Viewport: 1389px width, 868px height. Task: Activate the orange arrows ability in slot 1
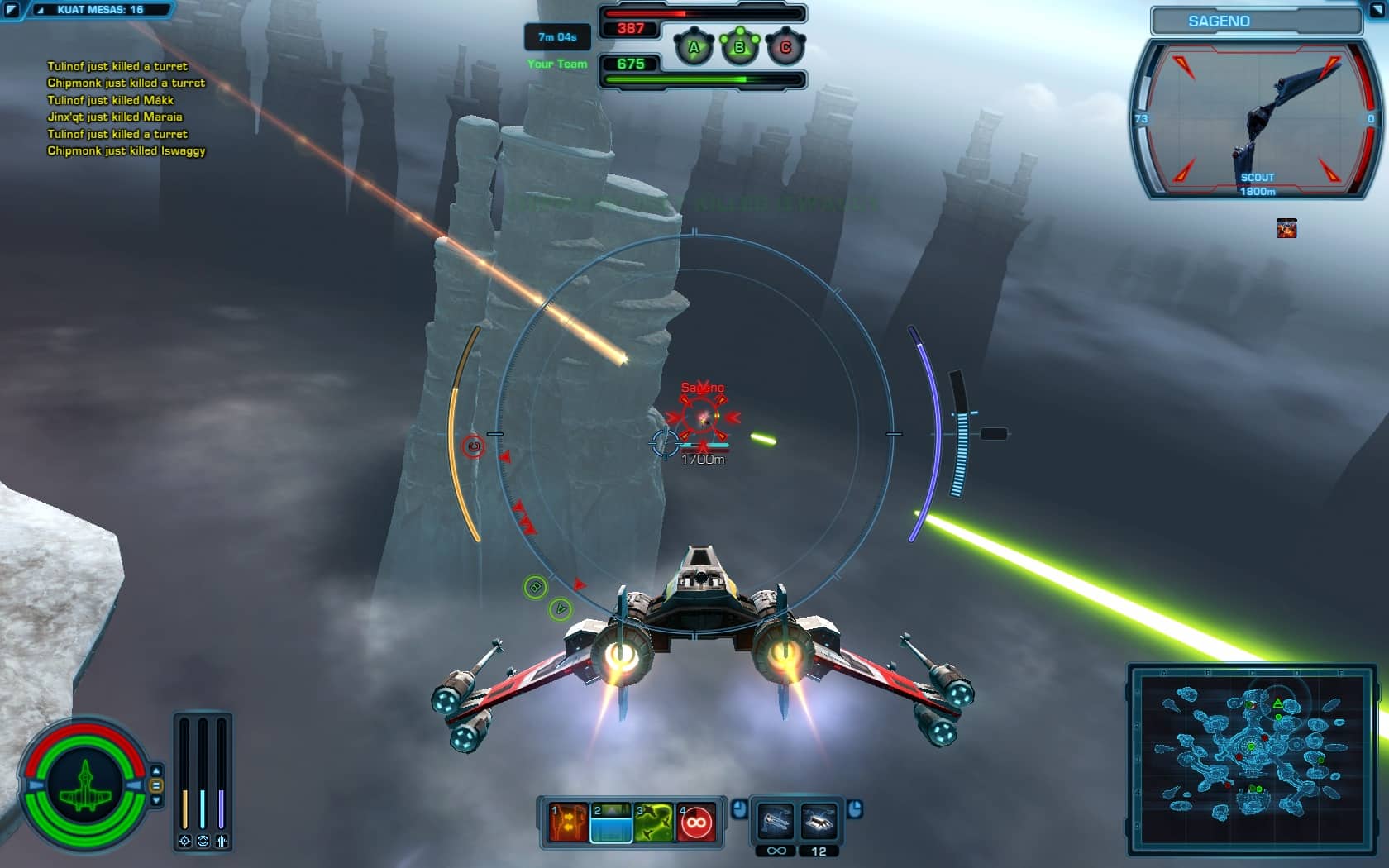[568, 823]
